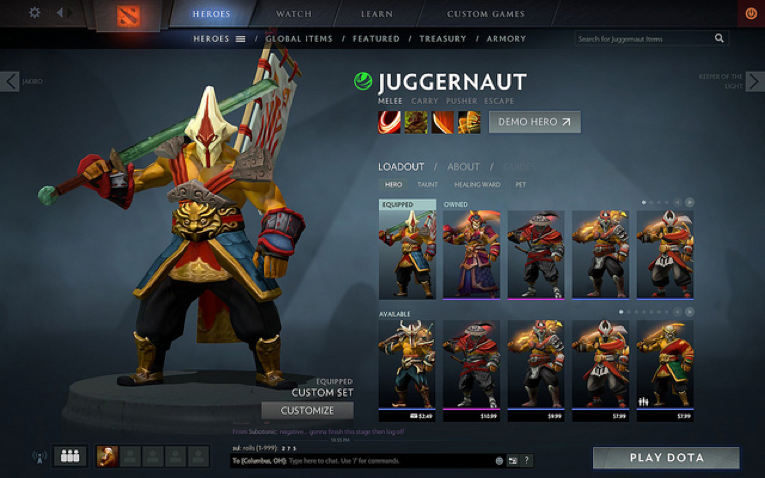The width and height of the screenshot is (765, 478).
Task: Go to the previous hero arrow
Action: (x=10, y=82)
